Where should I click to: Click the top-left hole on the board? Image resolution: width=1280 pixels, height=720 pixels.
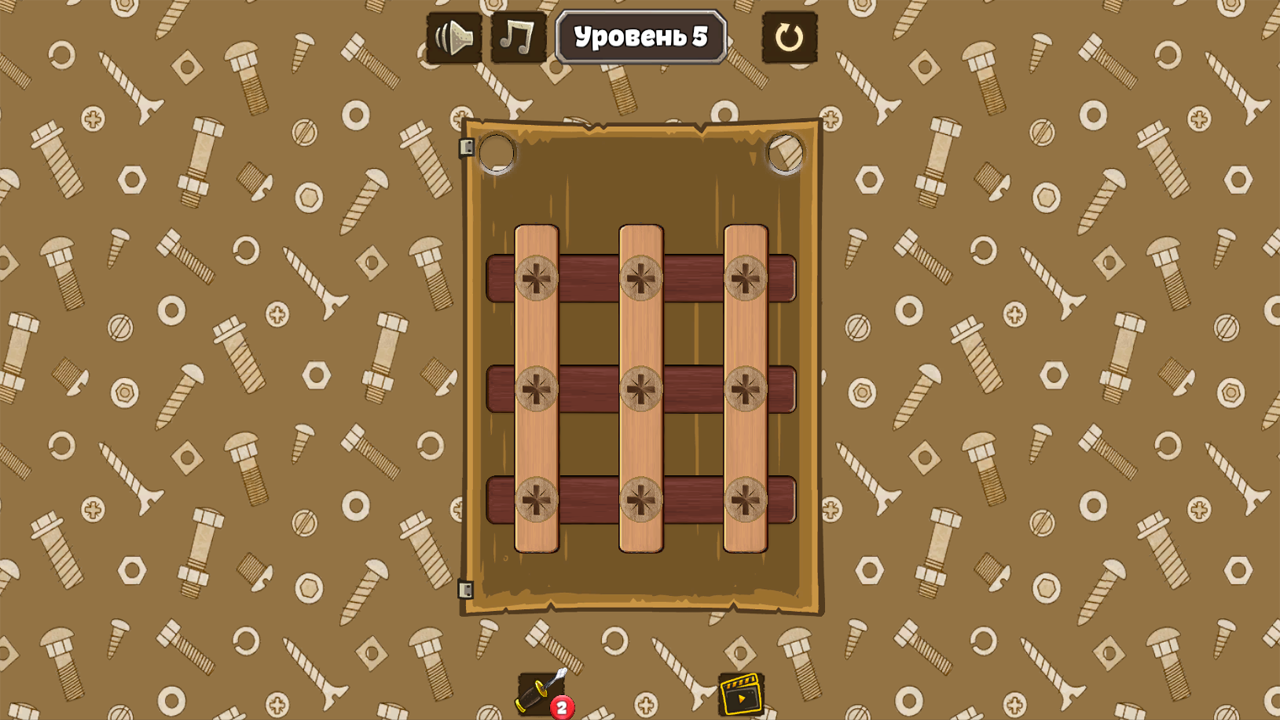(497, 152)
